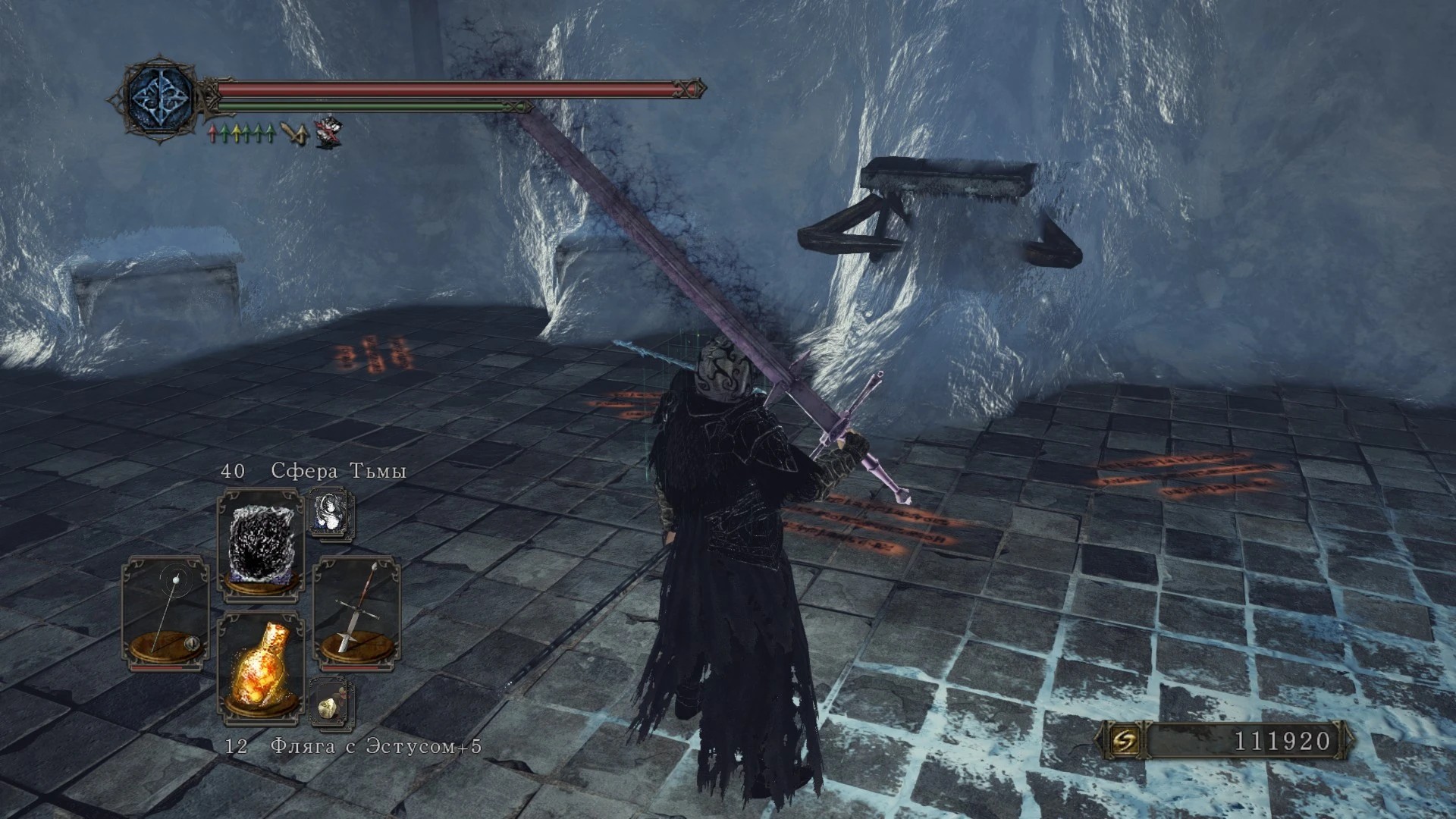Viewport: 1456px width, 819px height.
Task: Use the Фляга с Эстусом flask slot
Action: 260,666
